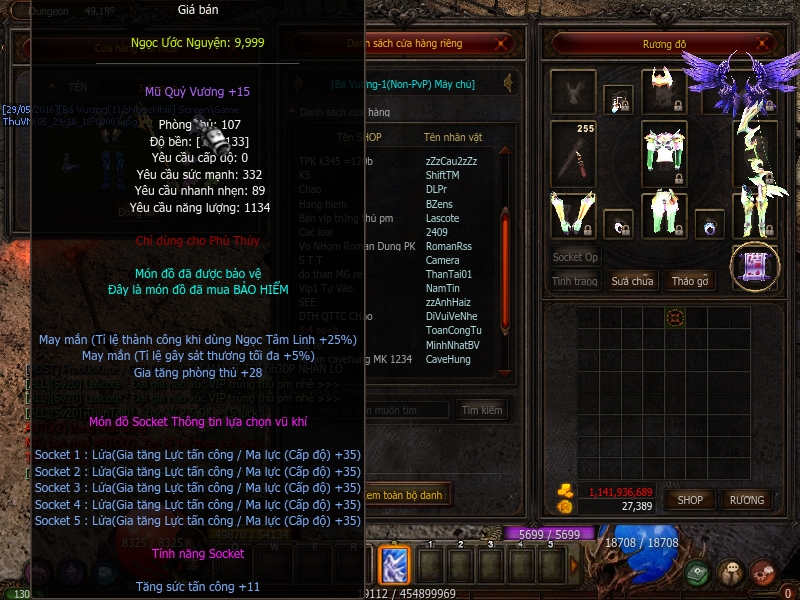Select the equipped pants slot

tap(663, 214)
